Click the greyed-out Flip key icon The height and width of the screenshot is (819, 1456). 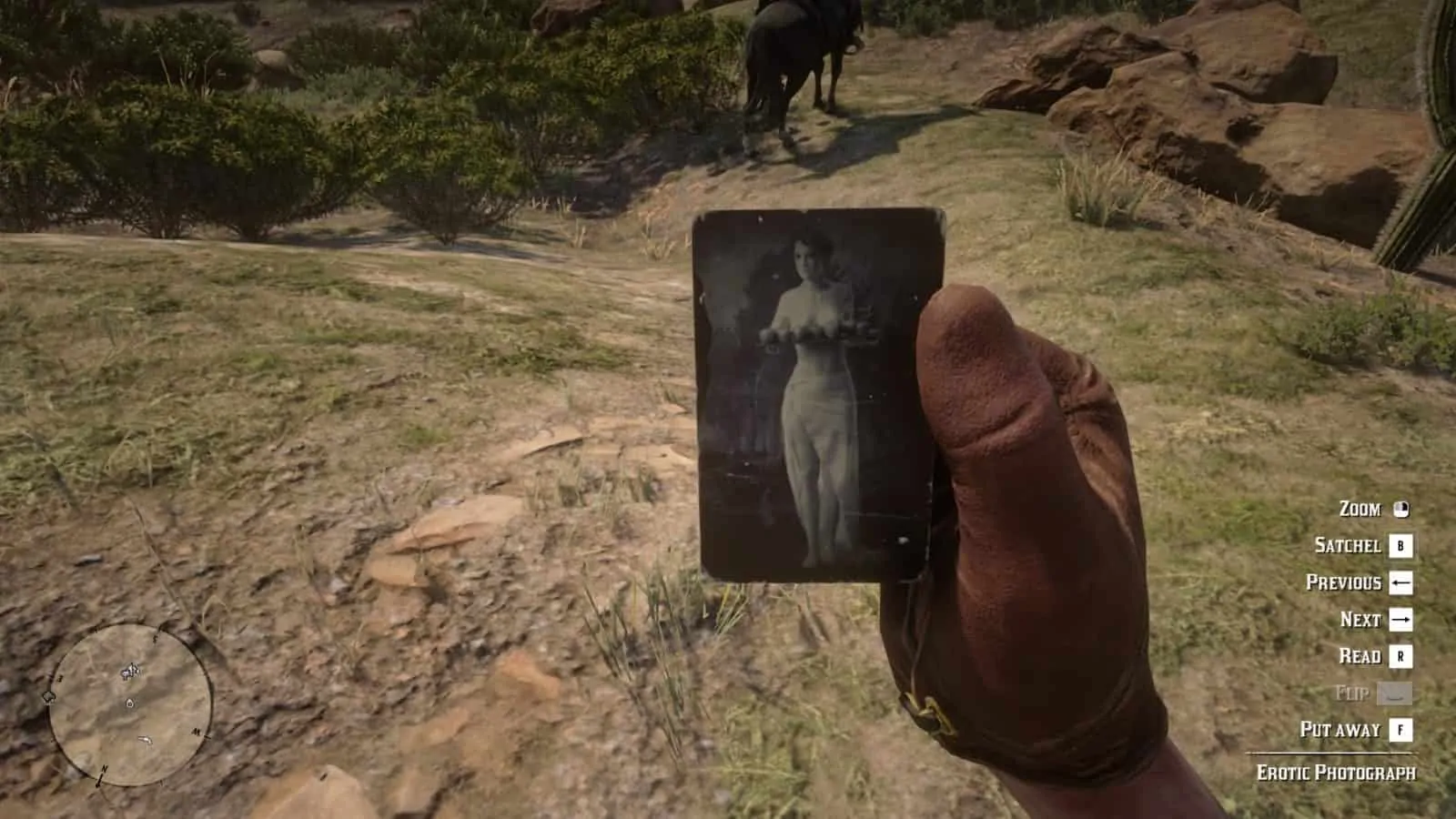pos(1394,692)
